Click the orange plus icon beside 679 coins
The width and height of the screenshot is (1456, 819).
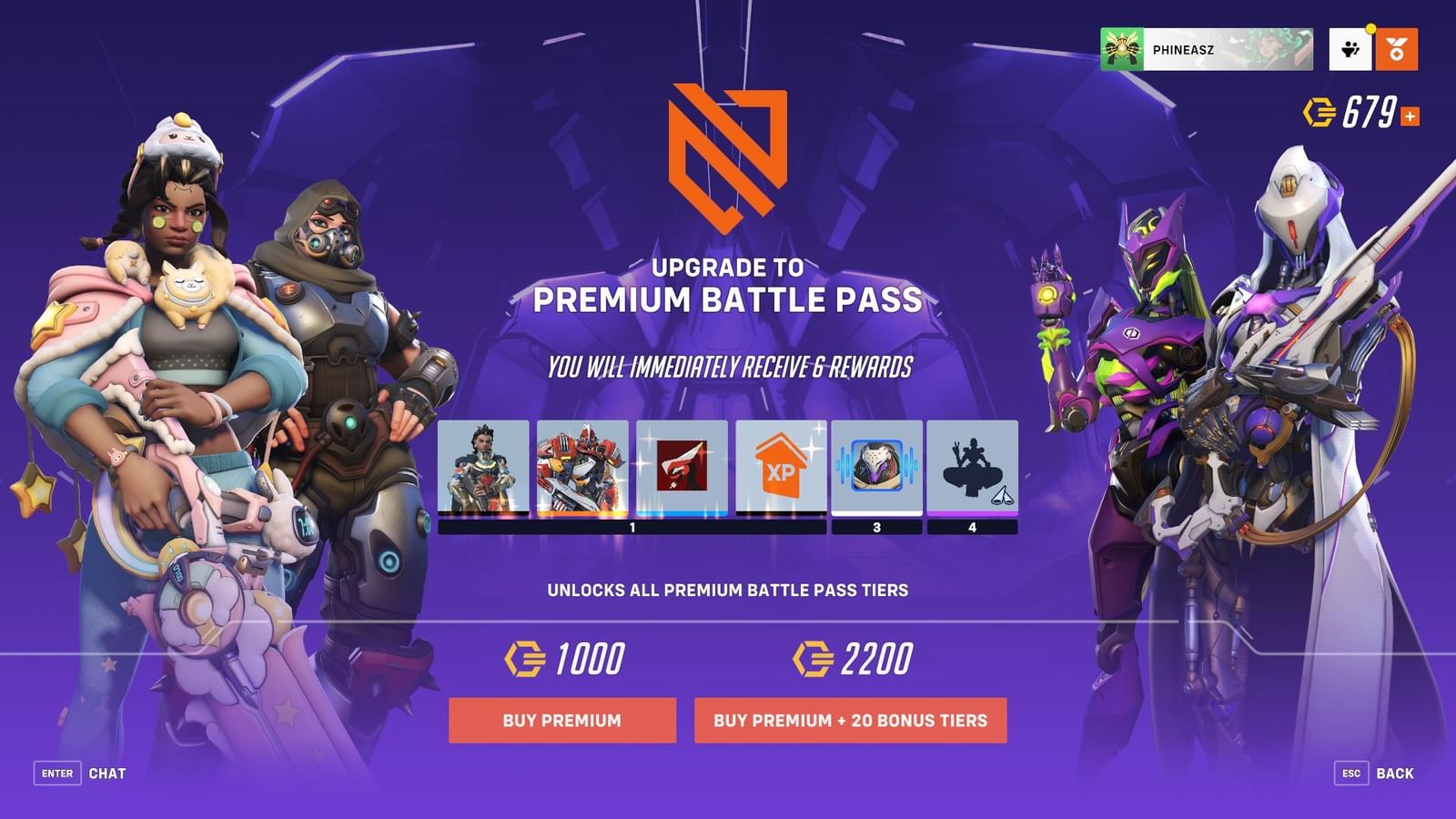click(x=1409, y=114)
